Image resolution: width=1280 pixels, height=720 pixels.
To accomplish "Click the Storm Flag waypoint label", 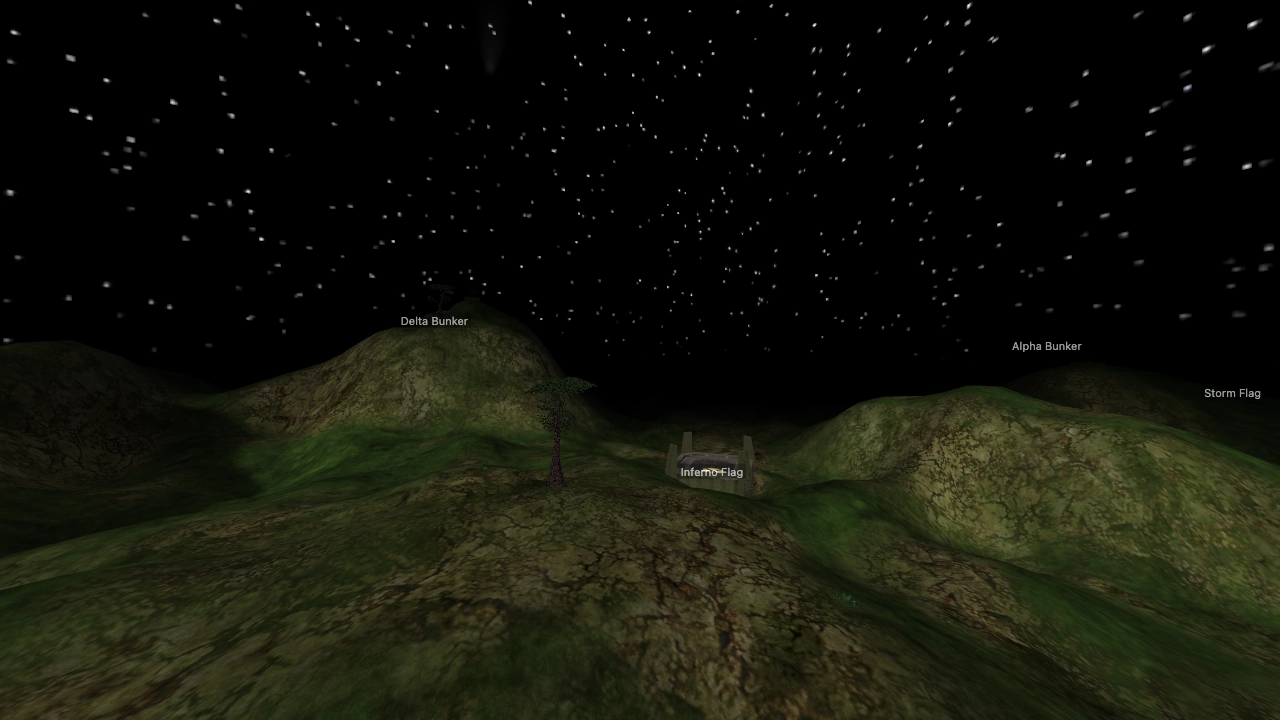I will point(1233,392).
